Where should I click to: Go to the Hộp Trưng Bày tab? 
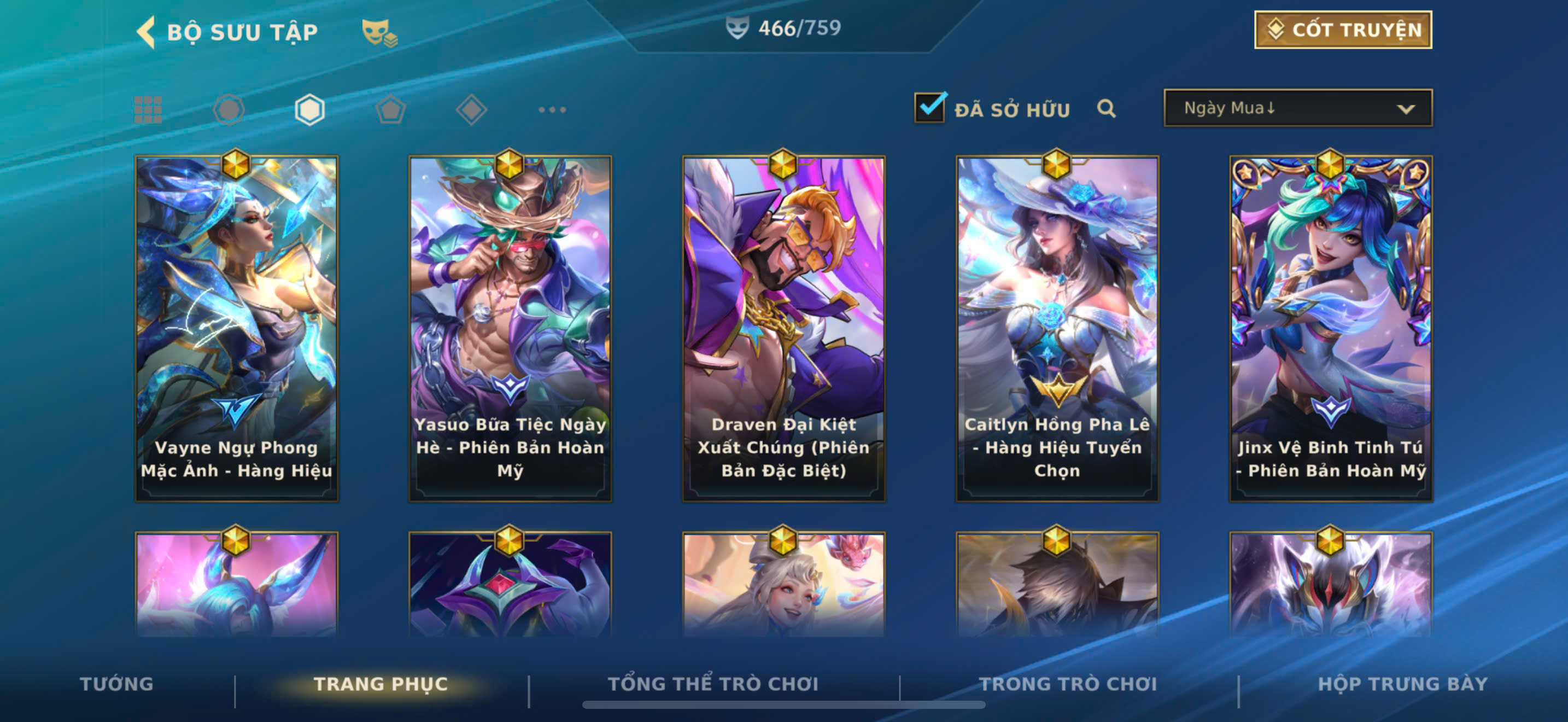tap(1402, 684)
